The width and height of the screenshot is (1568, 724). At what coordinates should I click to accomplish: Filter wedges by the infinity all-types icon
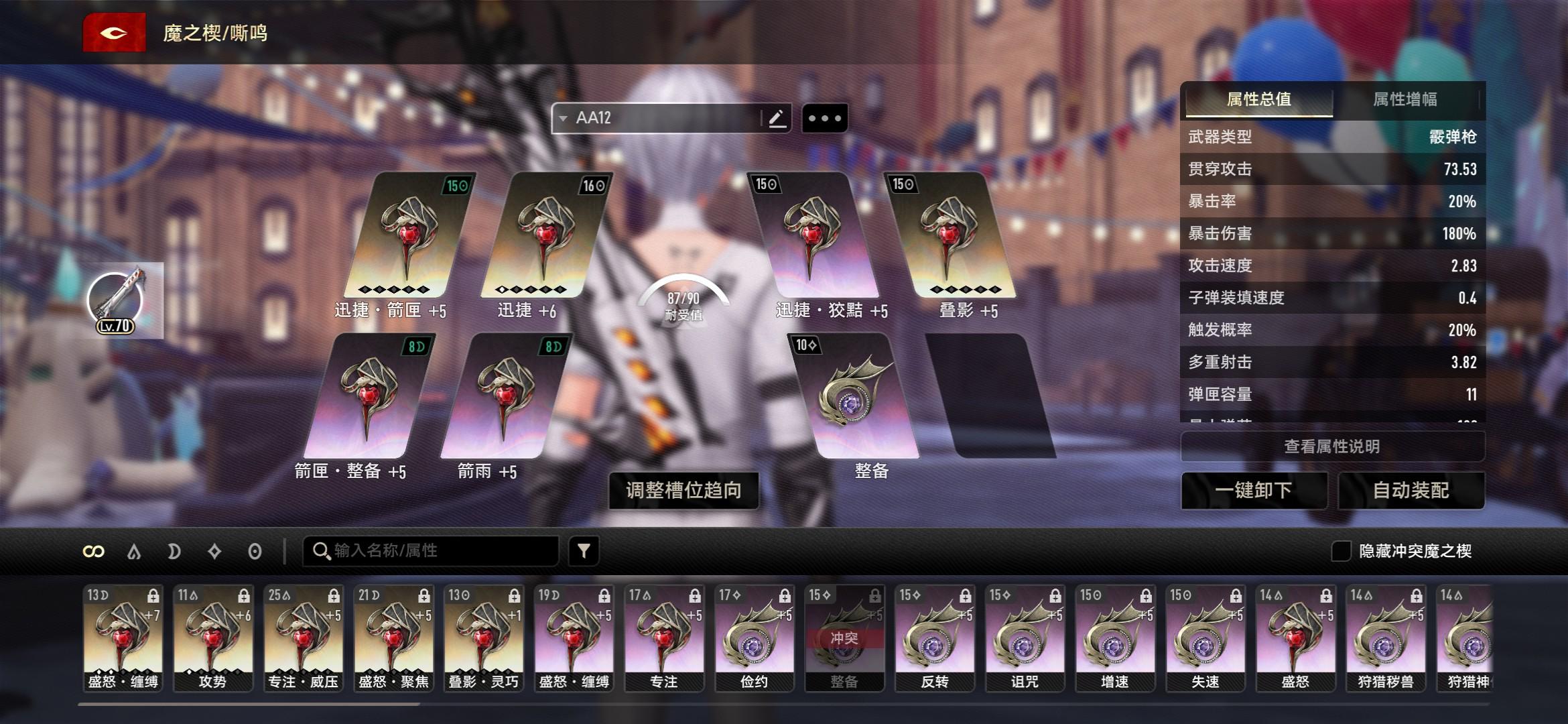pos(93,551)
